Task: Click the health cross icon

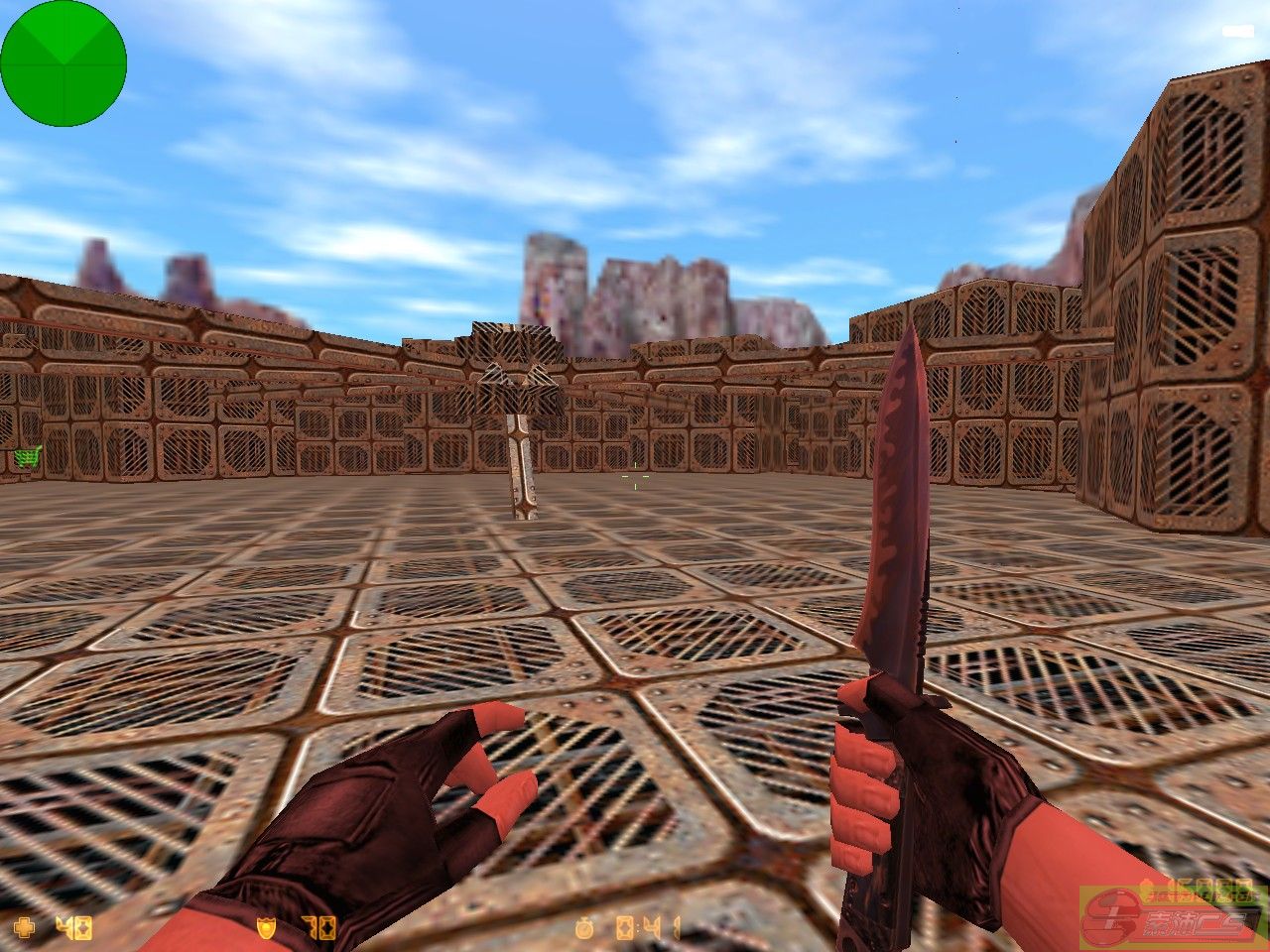Action: (24, 928)
